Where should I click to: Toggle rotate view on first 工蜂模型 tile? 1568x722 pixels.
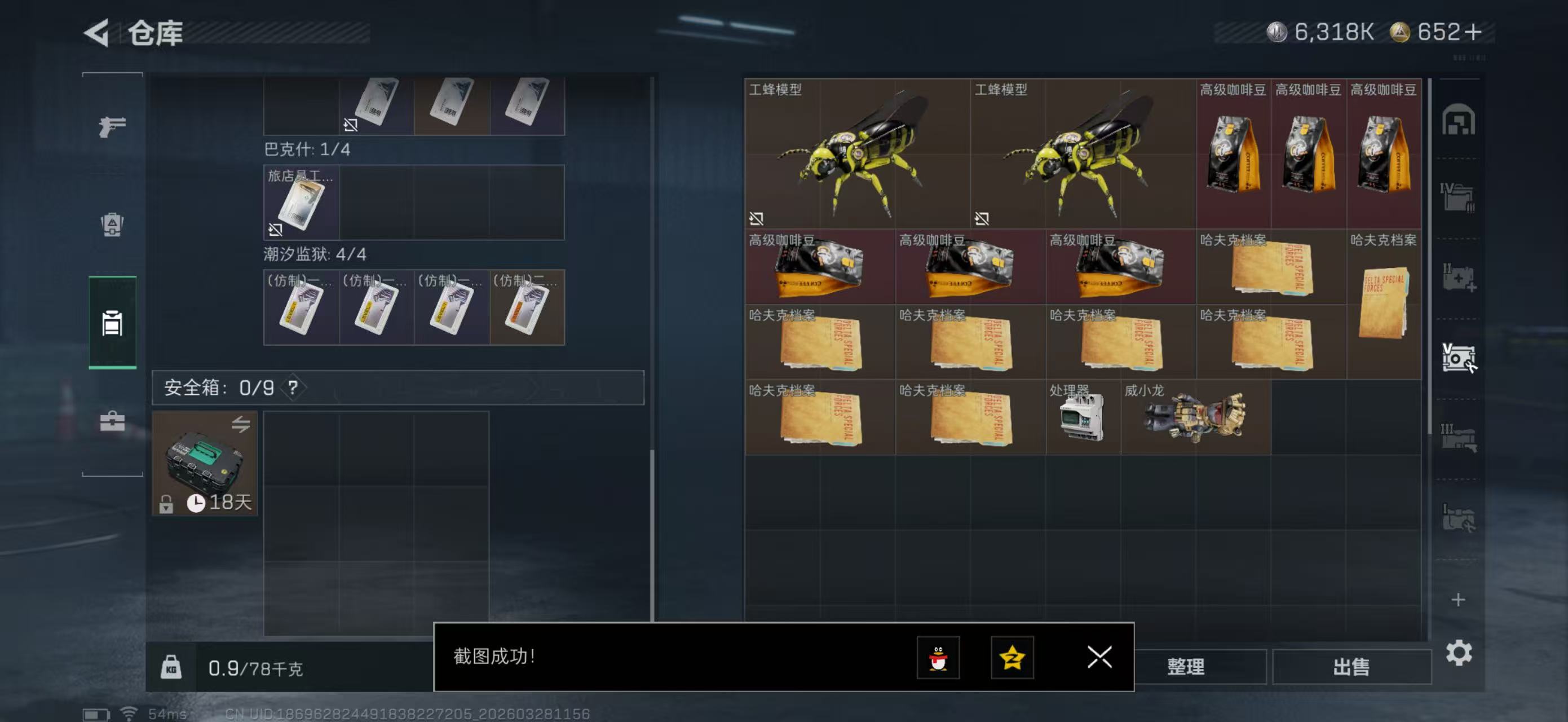click(x=757, y=219)
